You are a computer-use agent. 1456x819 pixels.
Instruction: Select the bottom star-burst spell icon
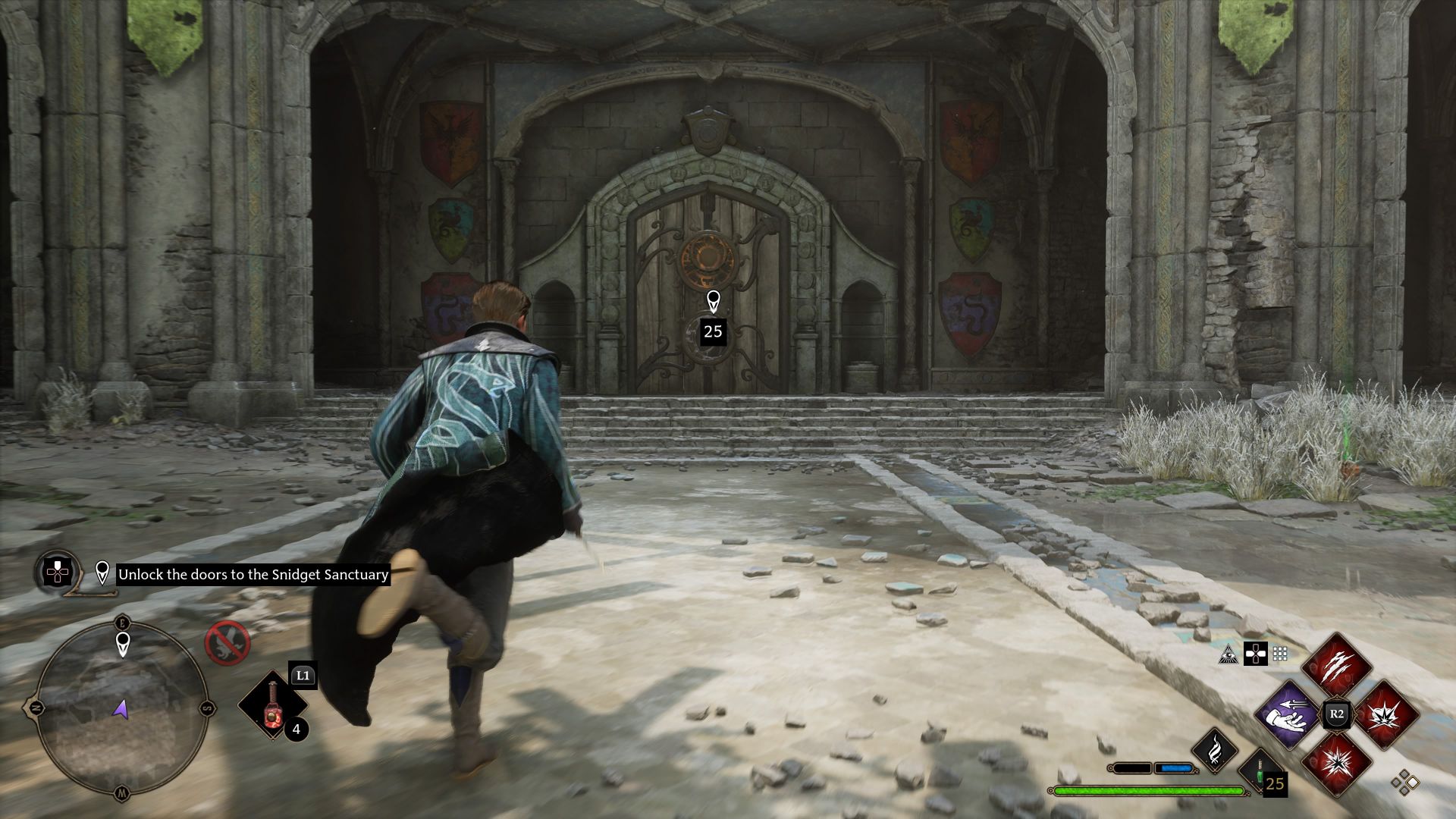coord(1339,763)
